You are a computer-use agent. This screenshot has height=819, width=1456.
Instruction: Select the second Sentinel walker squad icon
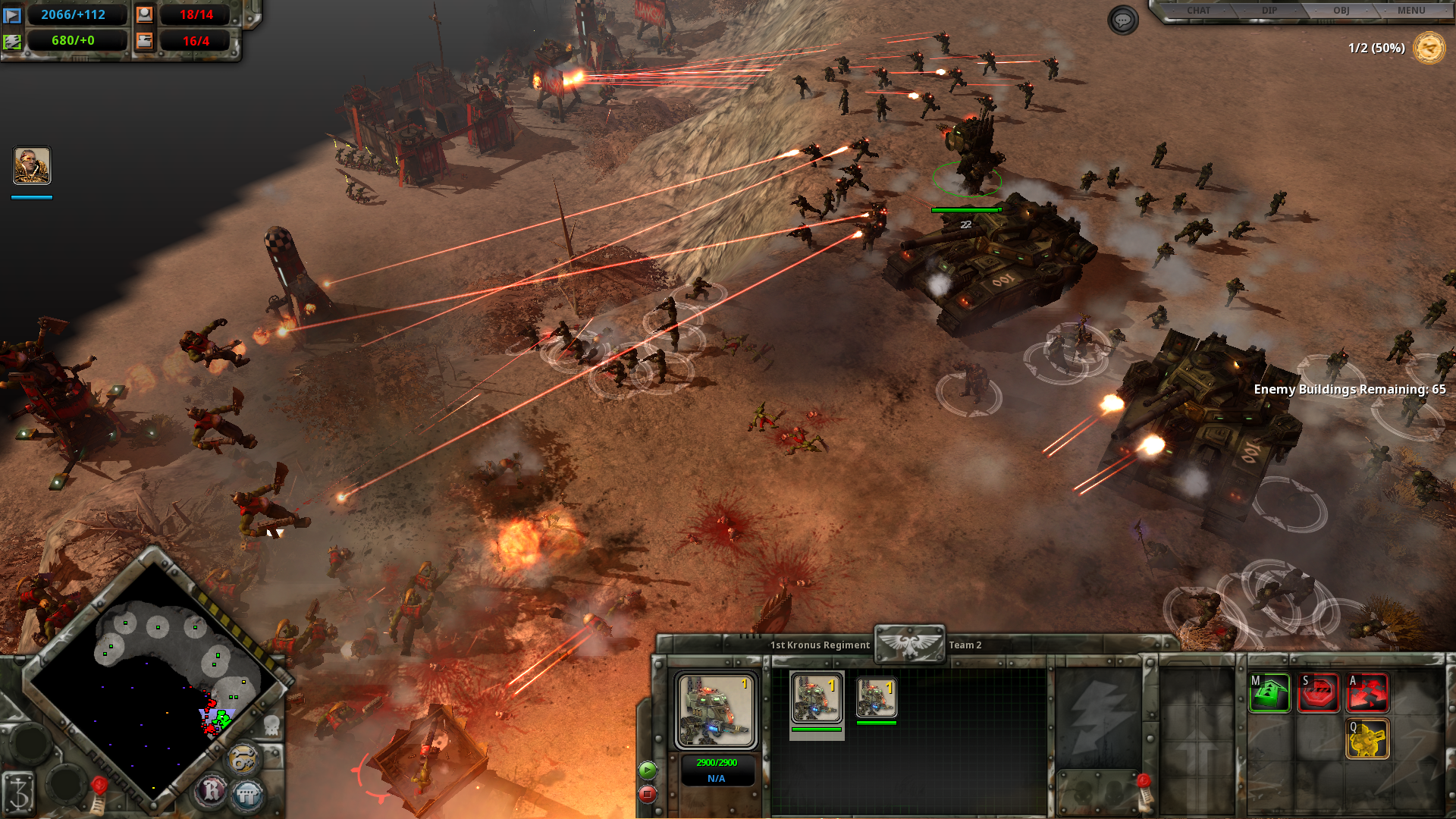pos(877,698)
